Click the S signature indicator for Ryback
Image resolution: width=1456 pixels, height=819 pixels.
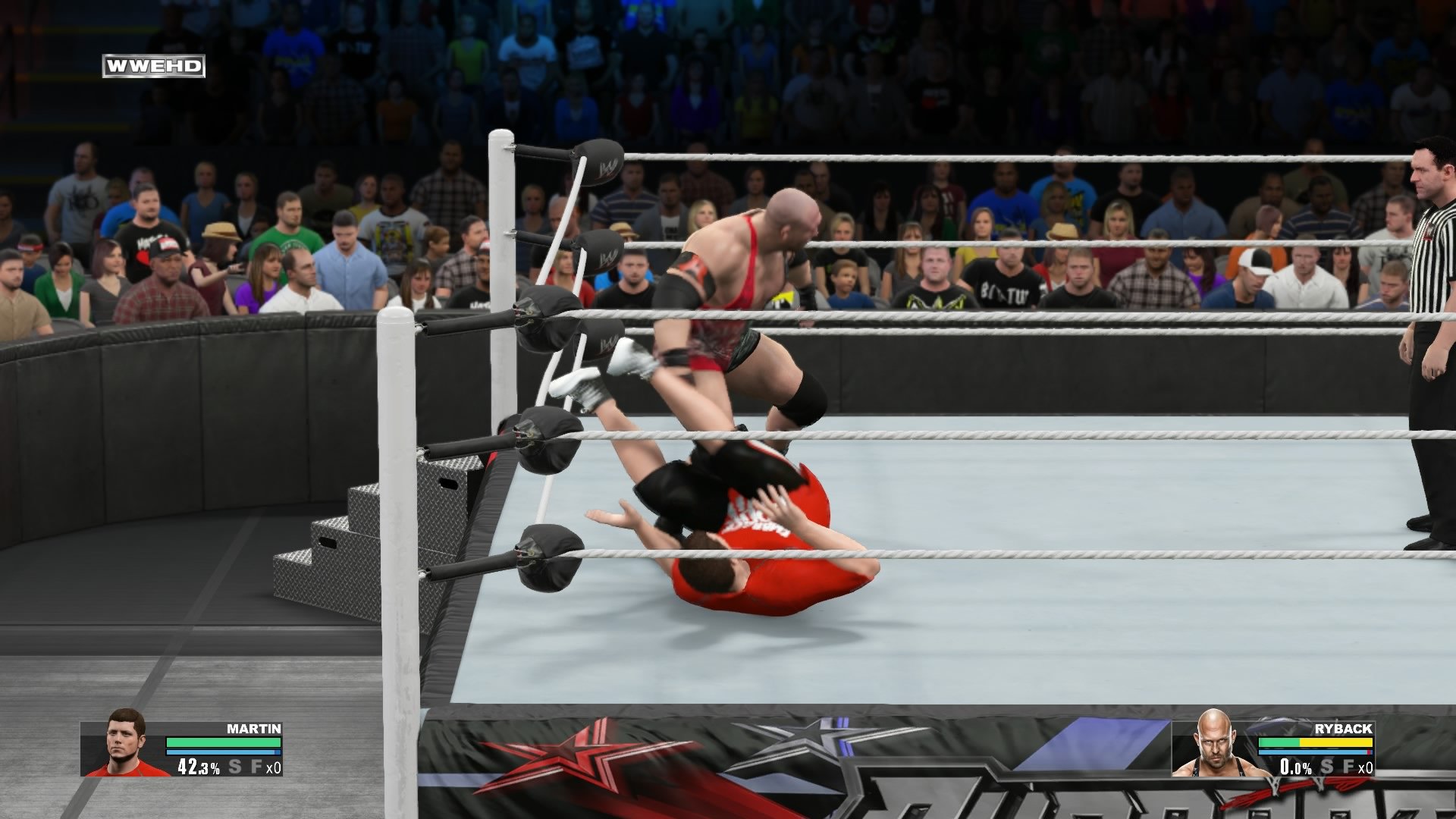pyautogui.click(x=1327, y=767)
